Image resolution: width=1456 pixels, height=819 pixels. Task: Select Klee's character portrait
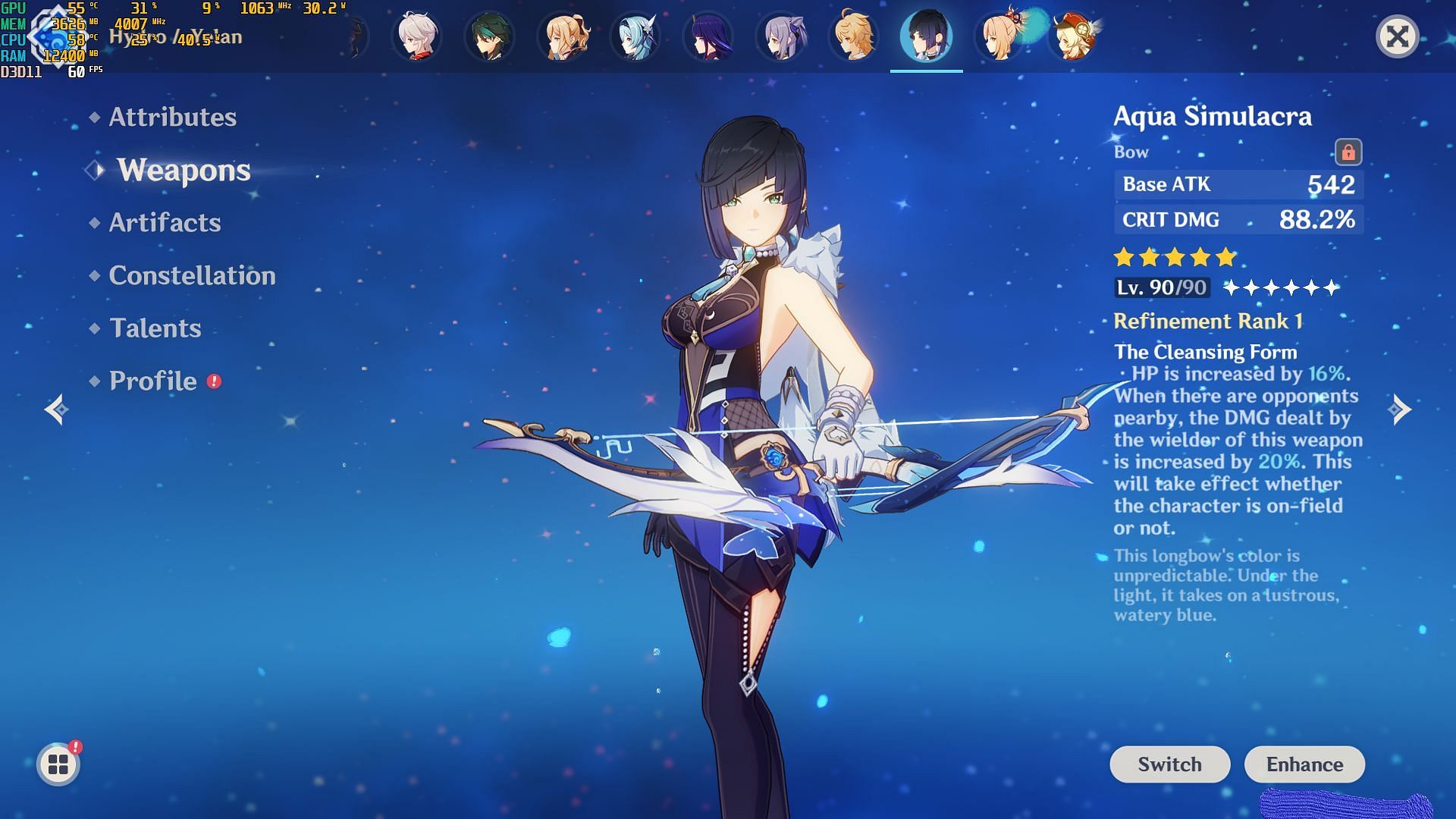[1072, 36]
